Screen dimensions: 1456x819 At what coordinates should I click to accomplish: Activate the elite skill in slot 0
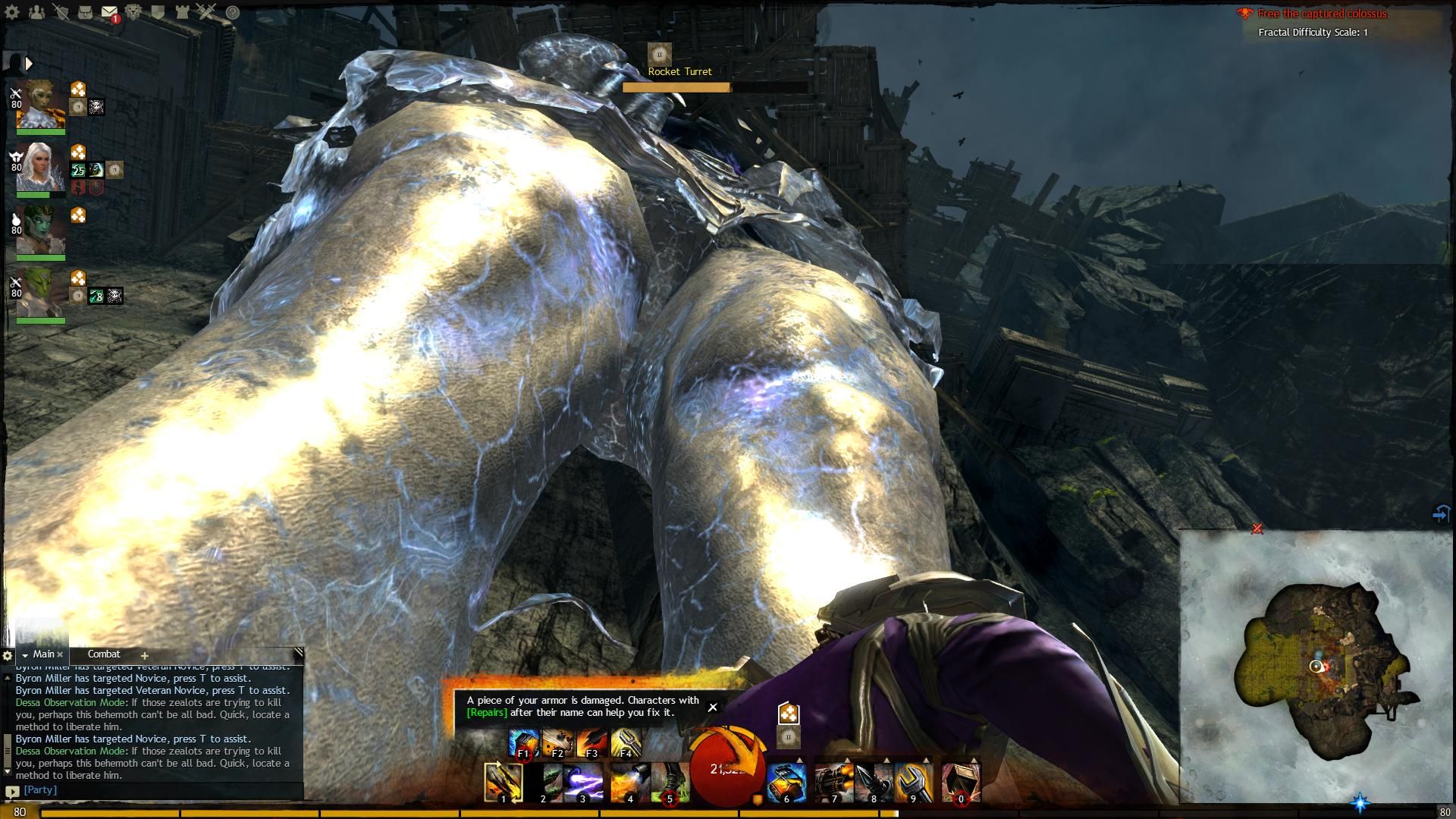(961, 783)
